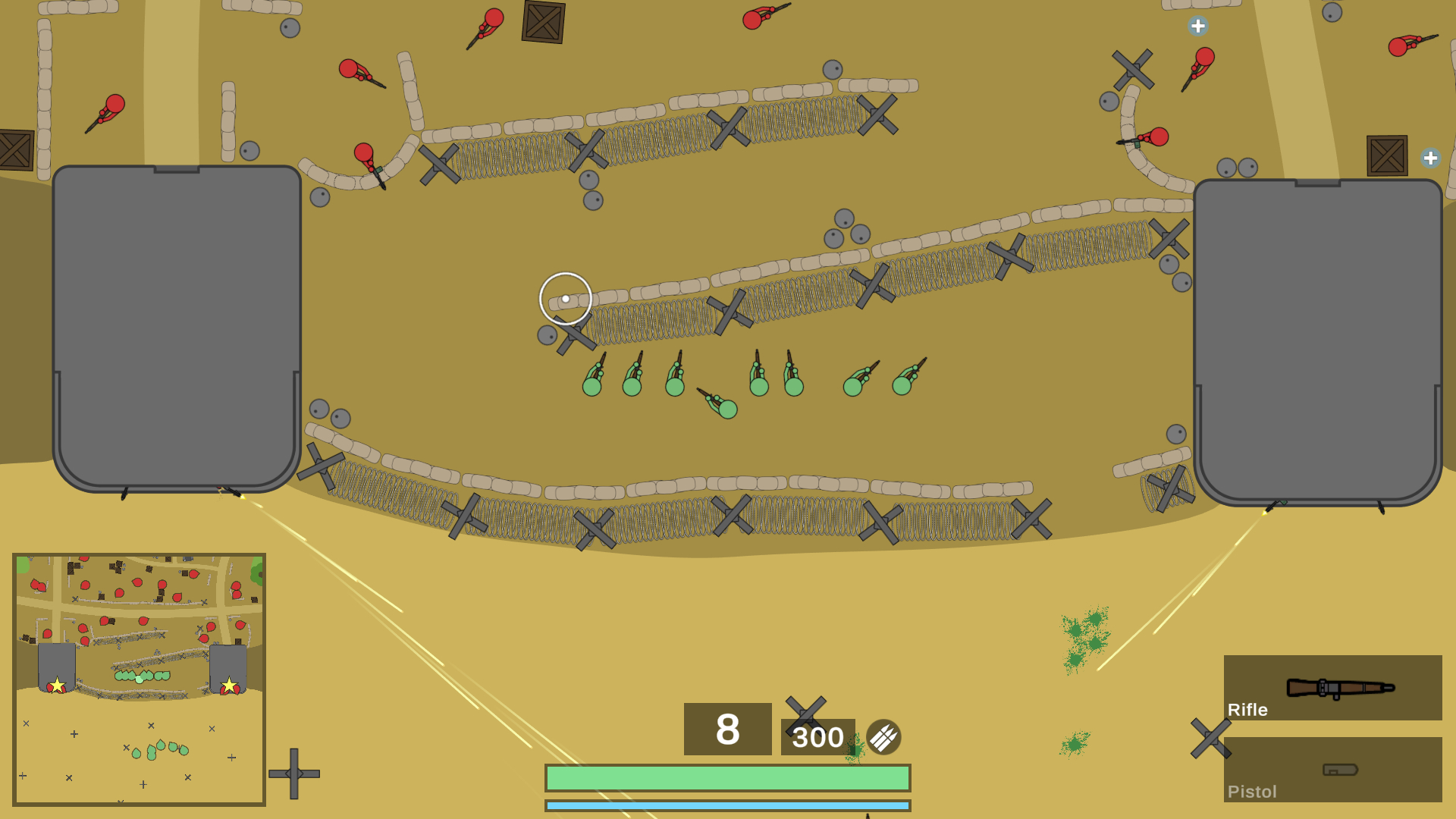This screenshot has width=1456, height=819.
Task: Select the Rifle weapon slot
Action: click(x=1332, y=688)
